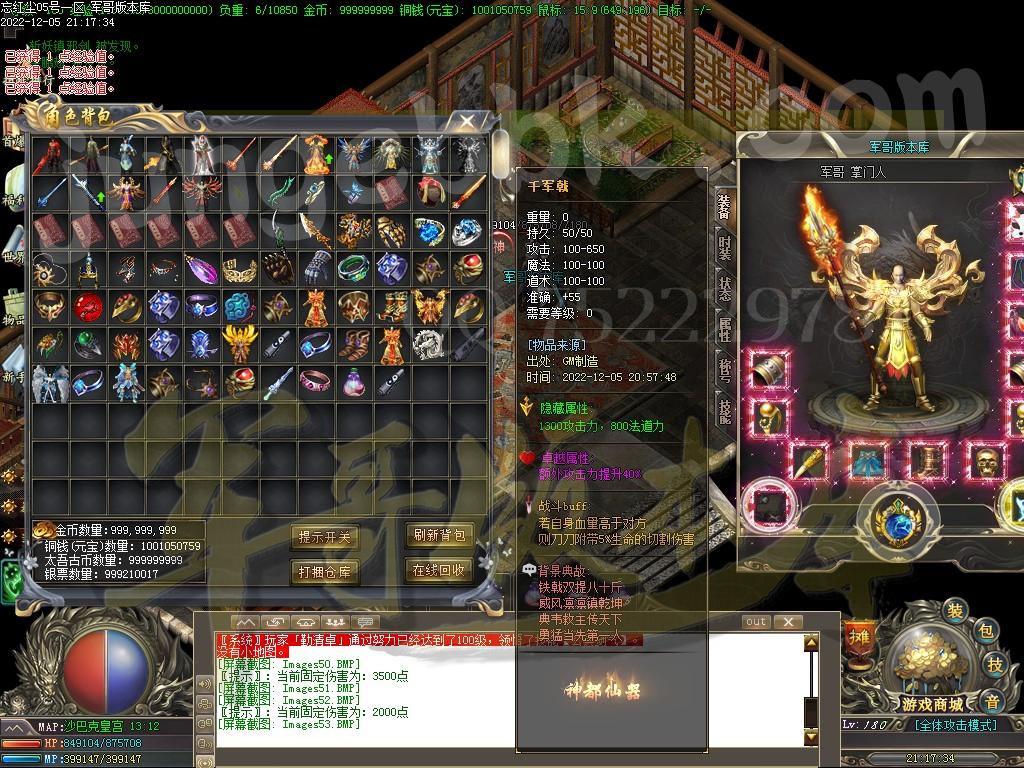Image resolution: width=1024 pixels, height=768 pixels.
Task: Close the character backpack window
Action: pos(467,122)
